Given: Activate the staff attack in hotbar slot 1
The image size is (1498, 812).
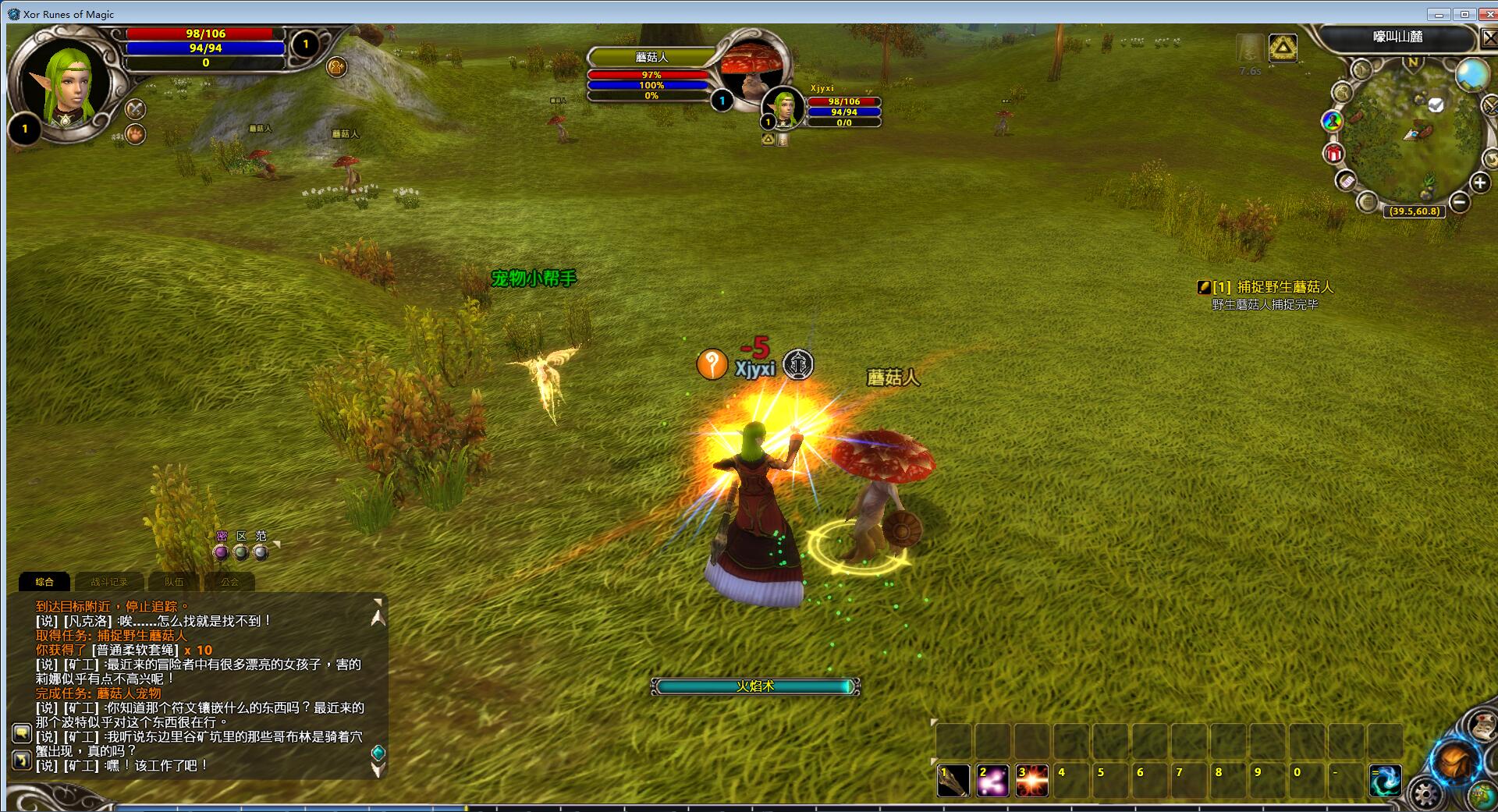Looking at the screenshot, I should coord(953,780).
